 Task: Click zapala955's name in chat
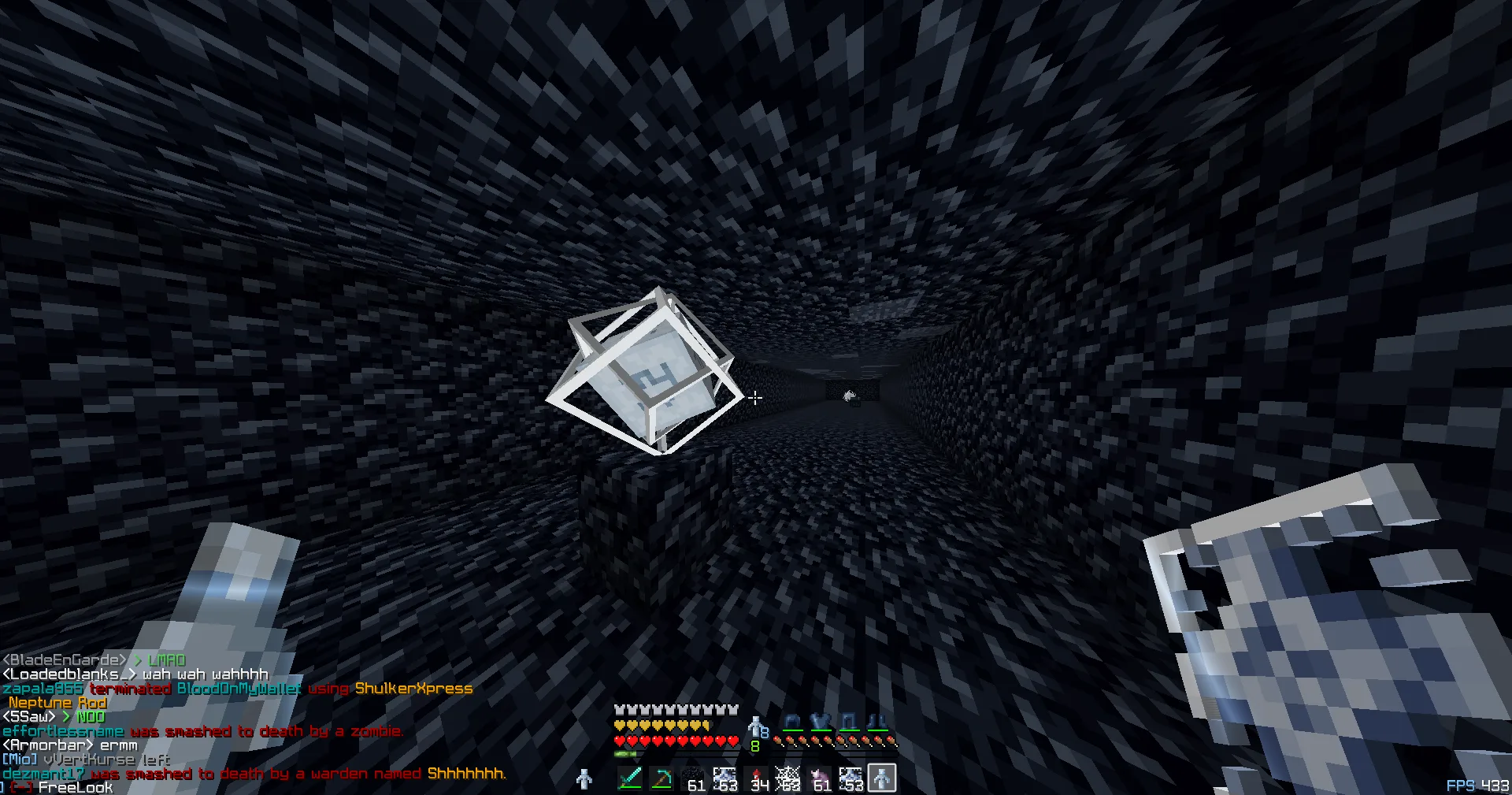pyautogui.click(x=43, y=688)
